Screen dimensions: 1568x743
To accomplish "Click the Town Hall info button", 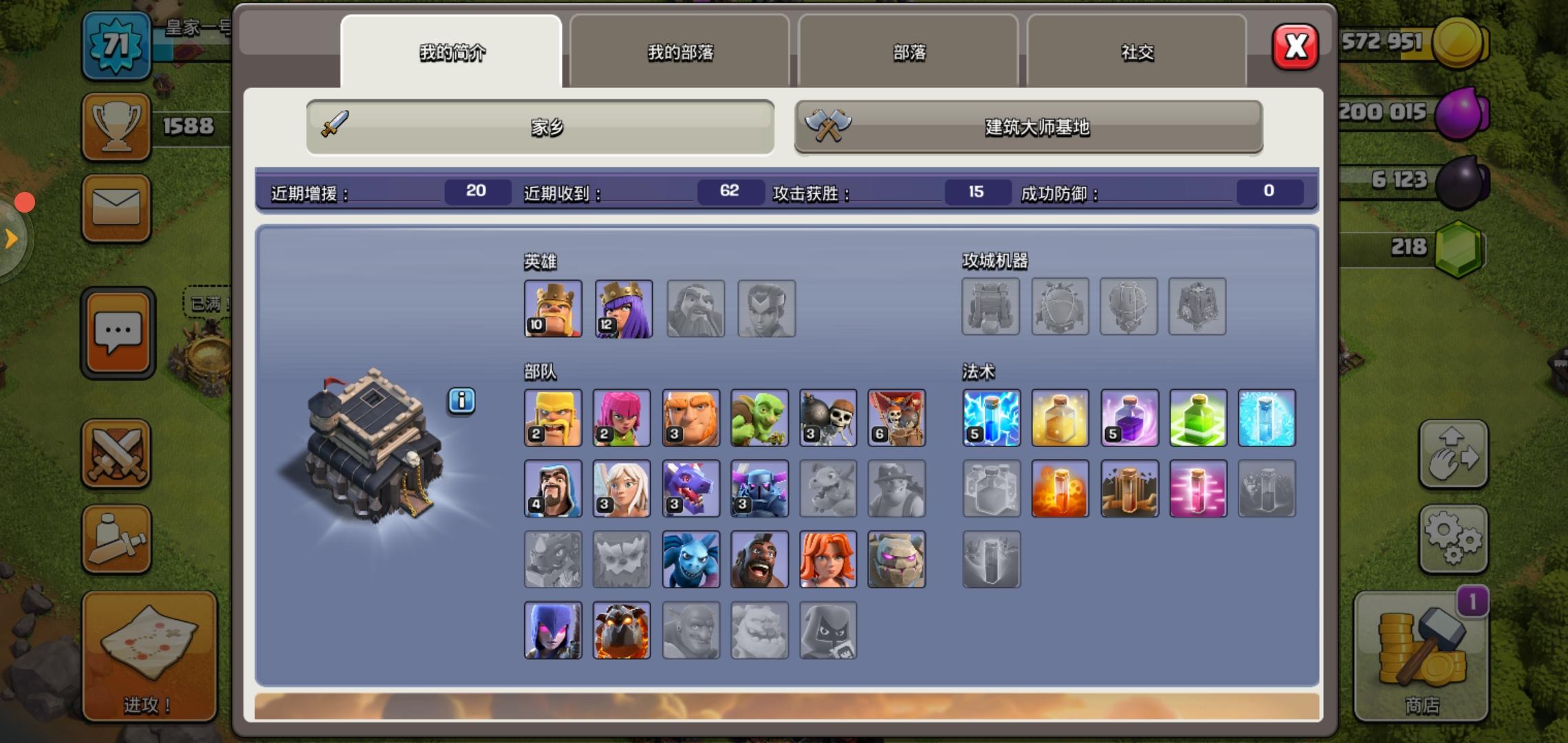I will click(x=462, y=401).
